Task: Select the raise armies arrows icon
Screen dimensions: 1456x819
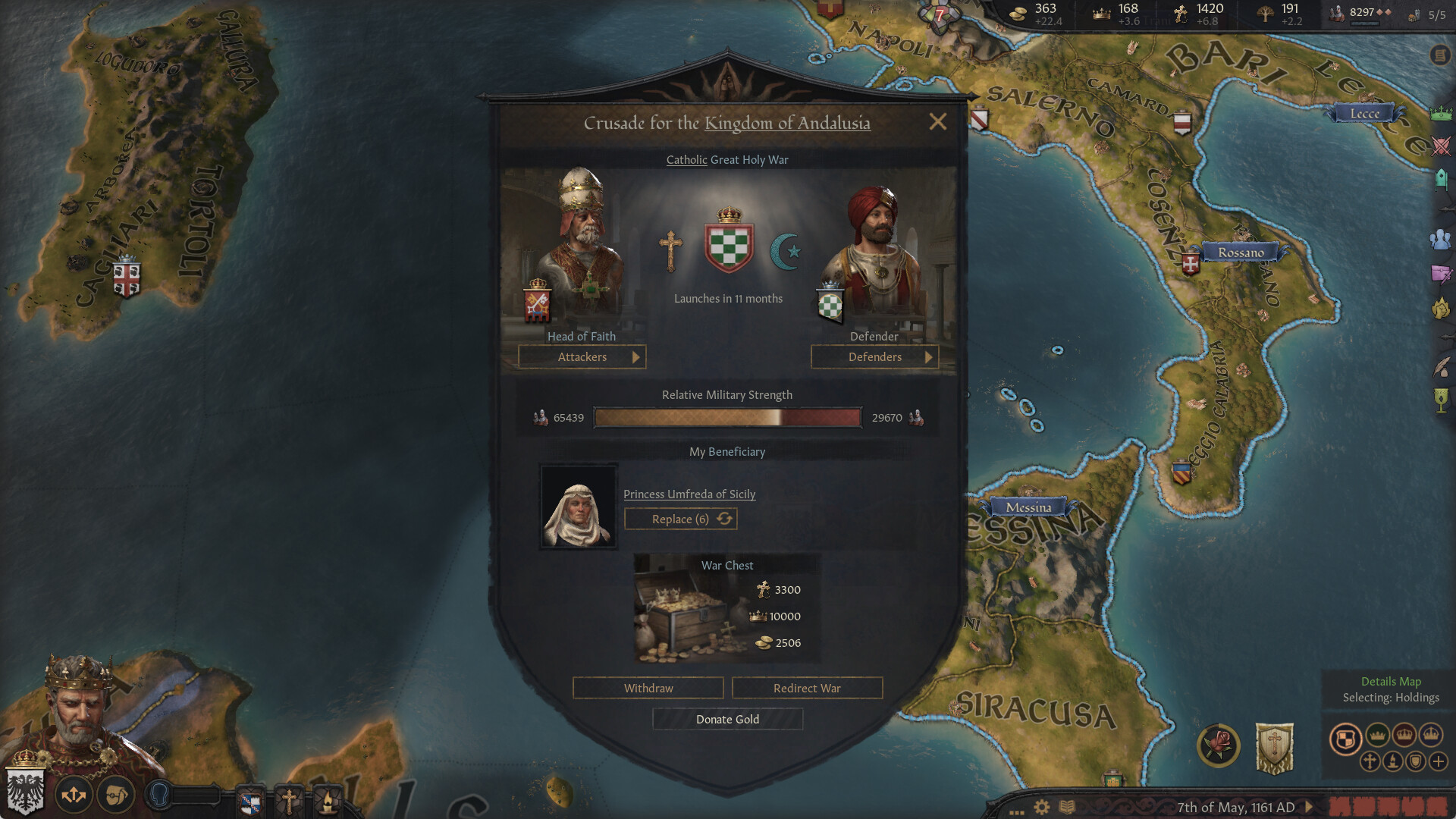Action: pyautogui.click(x=74, y=793)
